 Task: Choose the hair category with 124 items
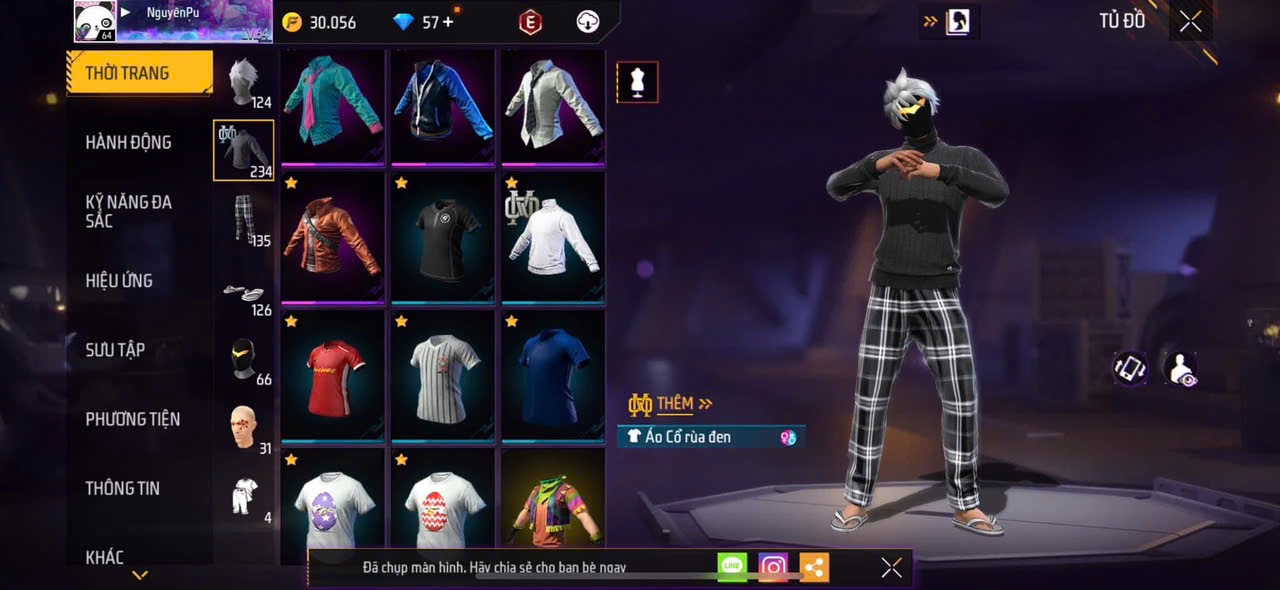click(244, 83)
